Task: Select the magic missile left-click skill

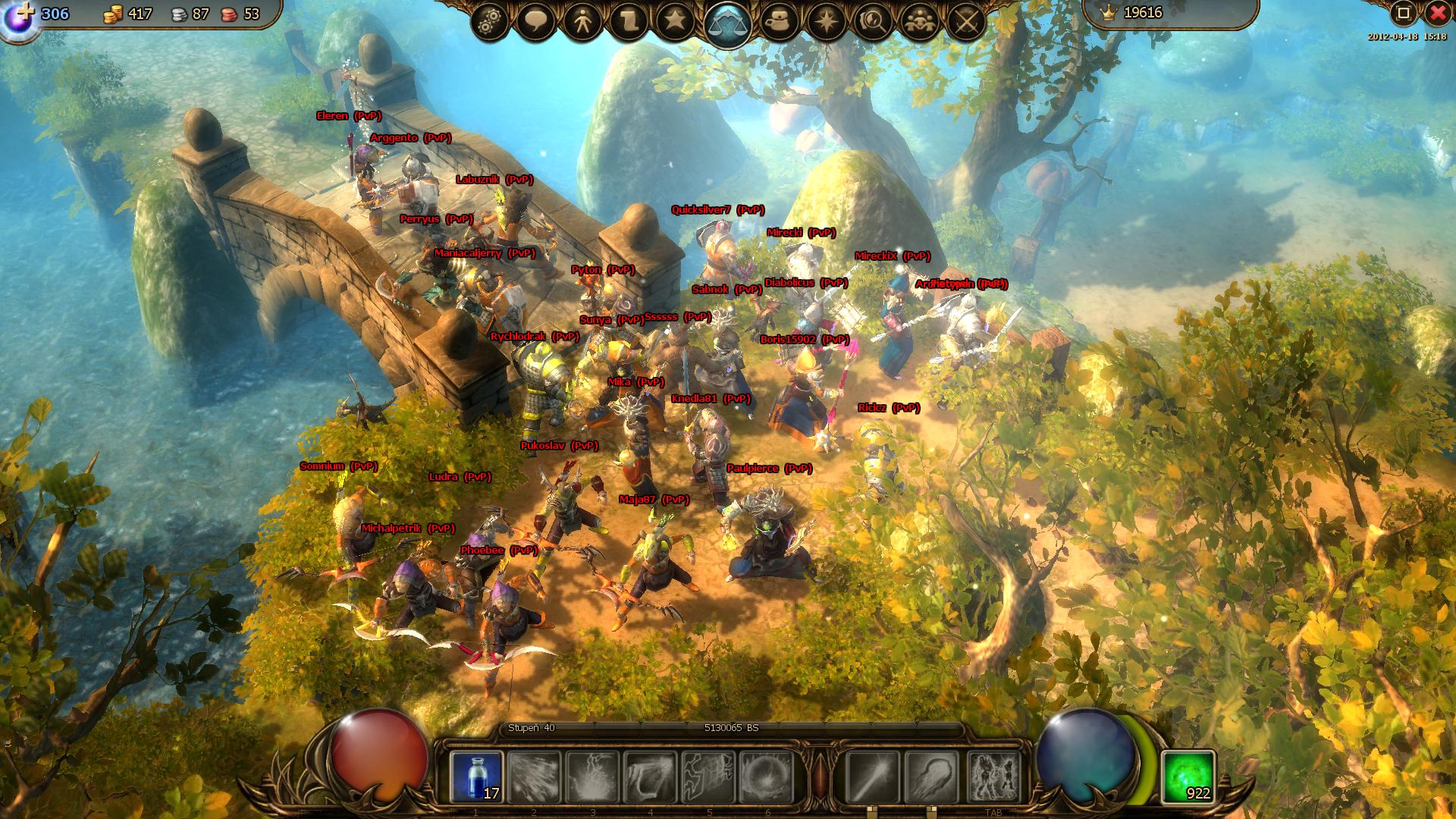Action: (x=872, y=777)
